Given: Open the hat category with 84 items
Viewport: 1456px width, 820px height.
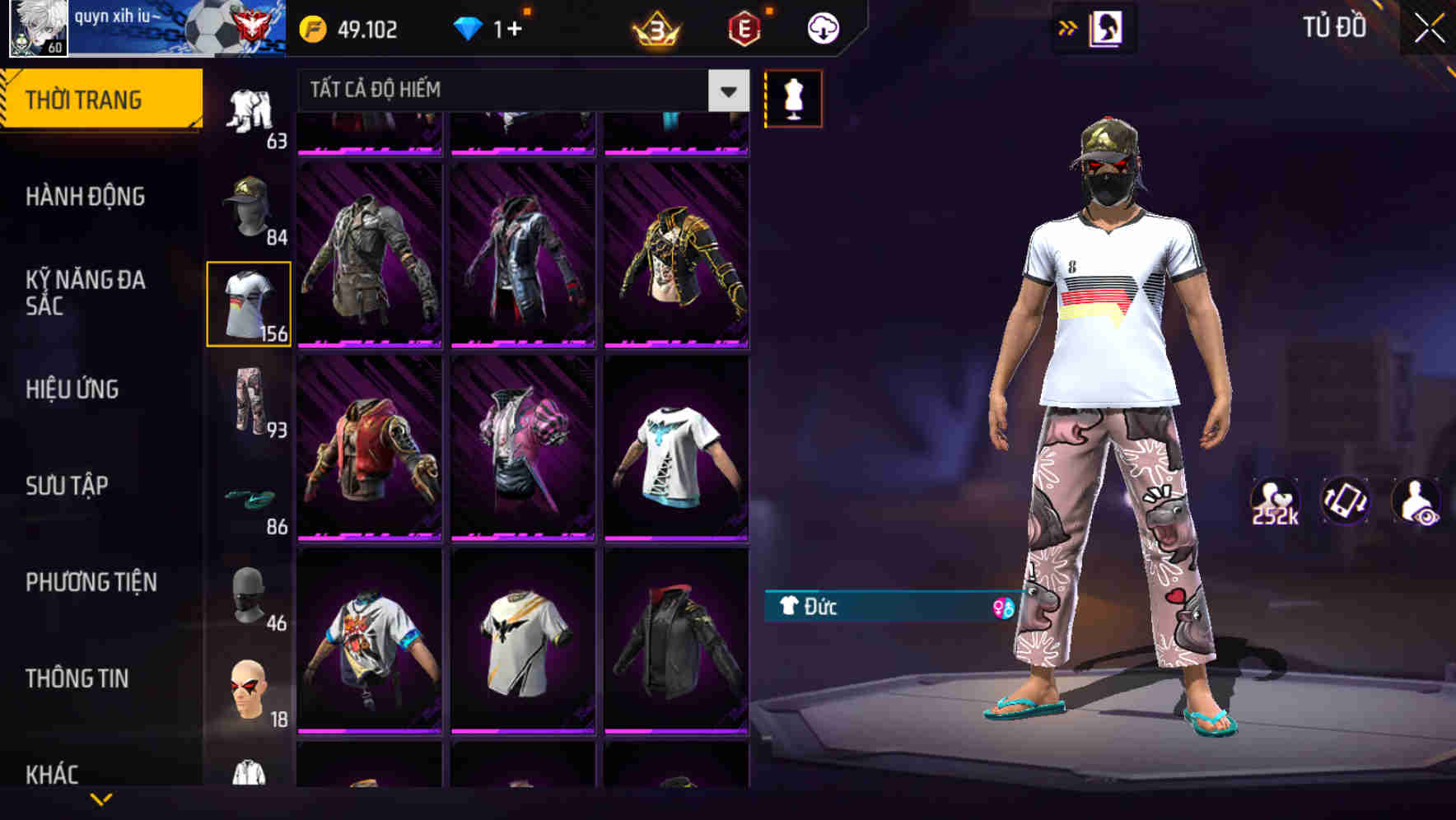Looking at the screenshot, I should (x=250, y=210).
